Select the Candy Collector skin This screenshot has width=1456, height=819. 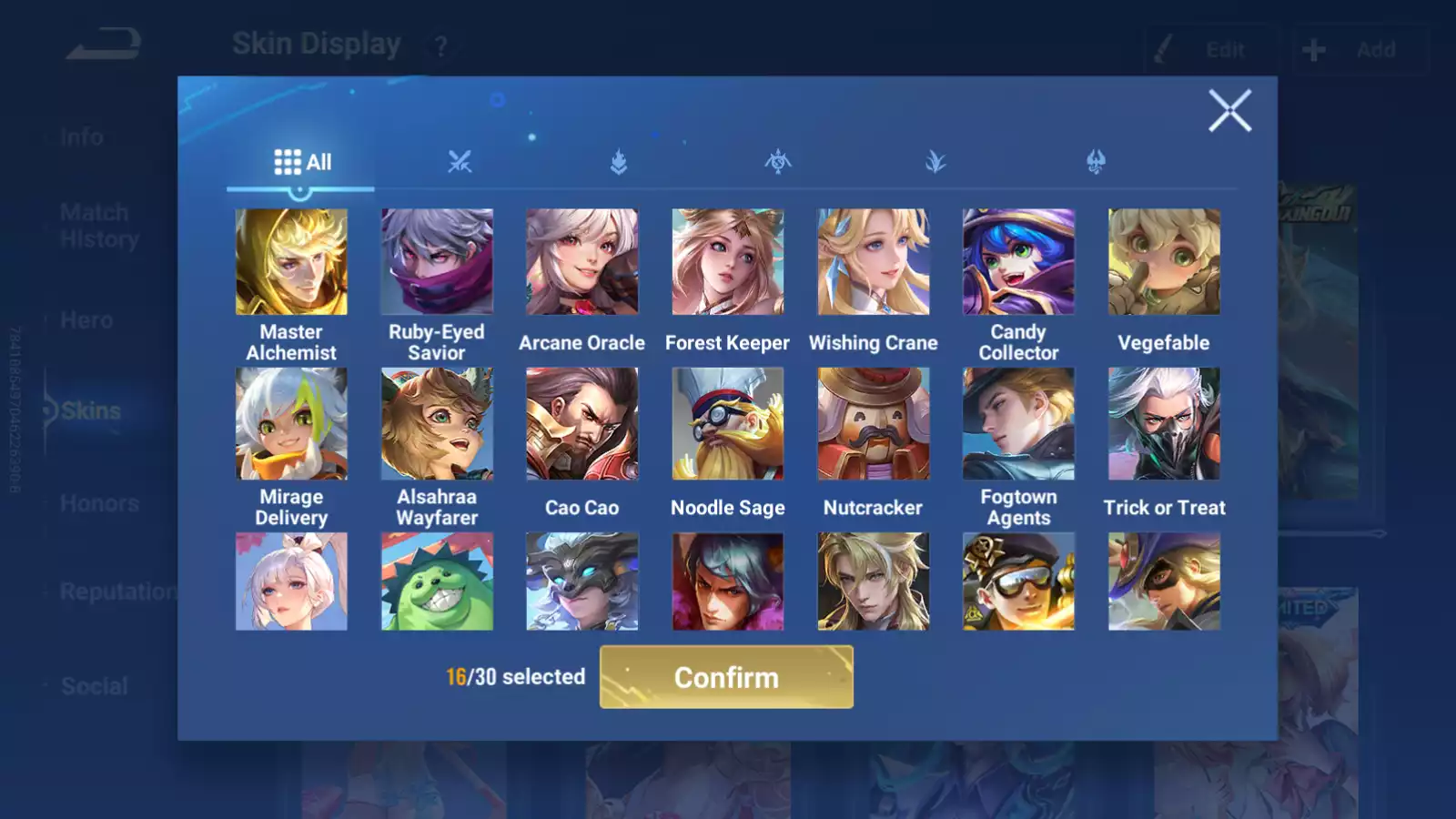[x=1018, y=262]
